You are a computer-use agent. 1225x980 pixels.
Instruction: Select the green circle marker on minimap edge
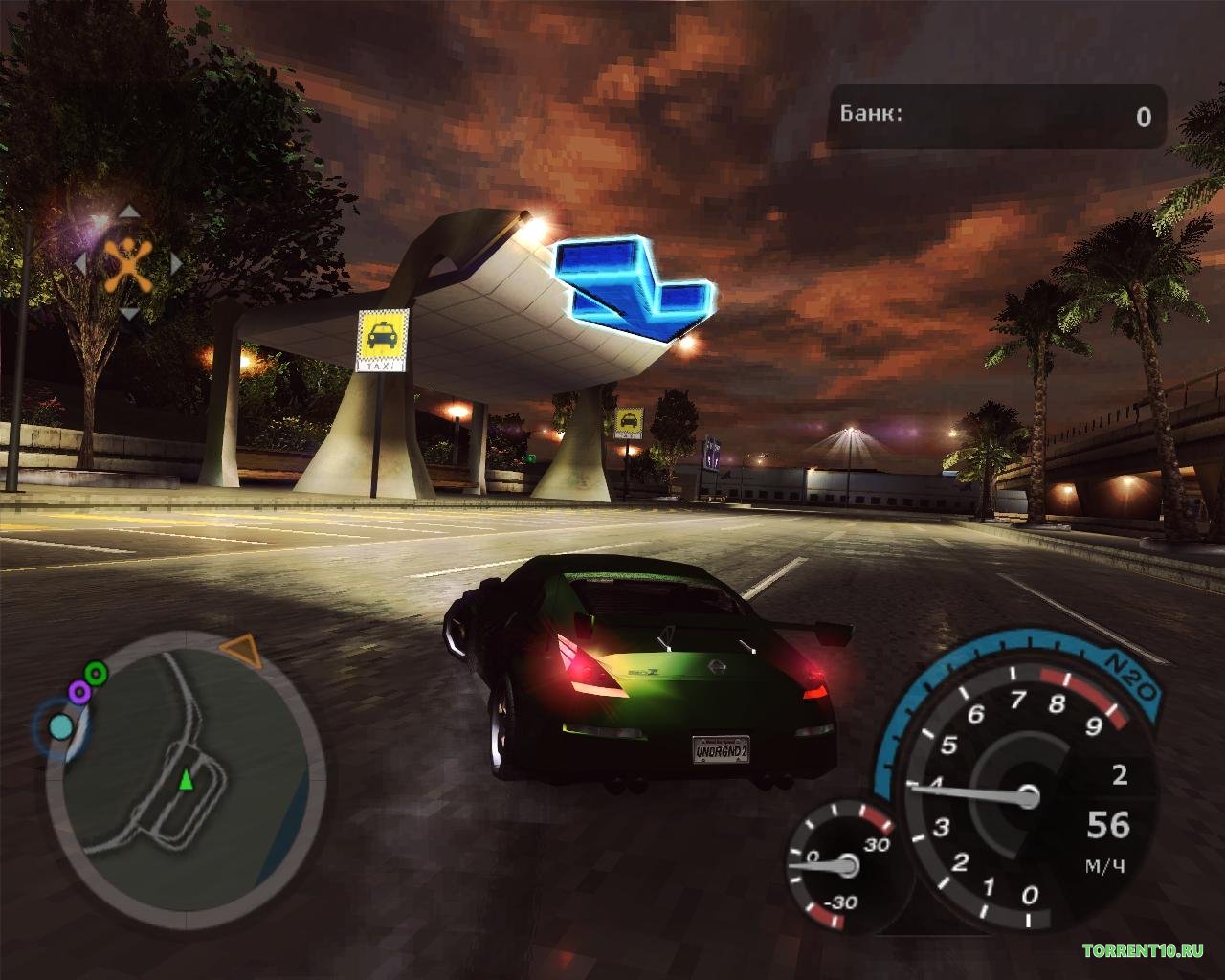(x=95, y=671)
